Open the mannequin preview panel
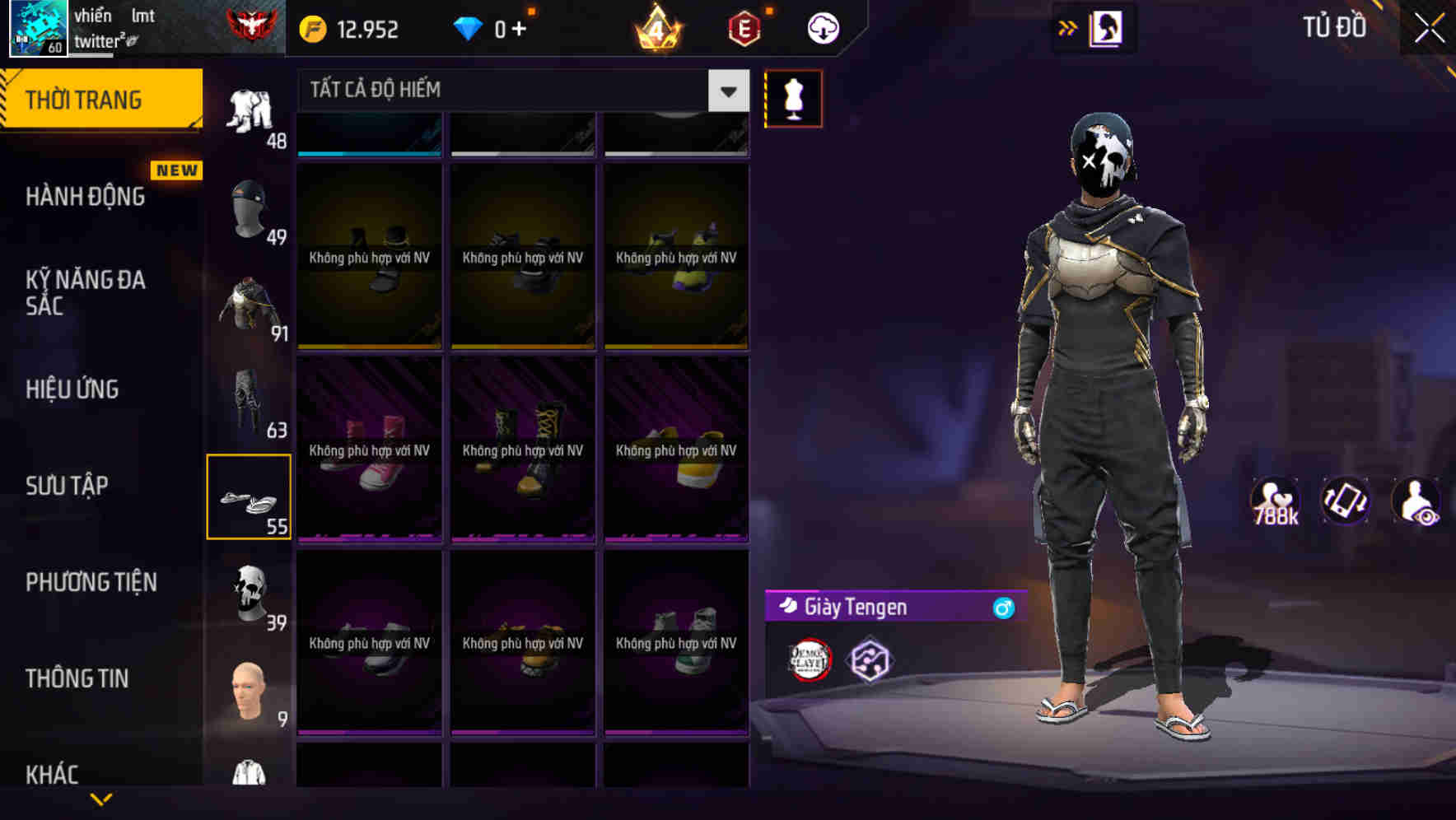 793,97
